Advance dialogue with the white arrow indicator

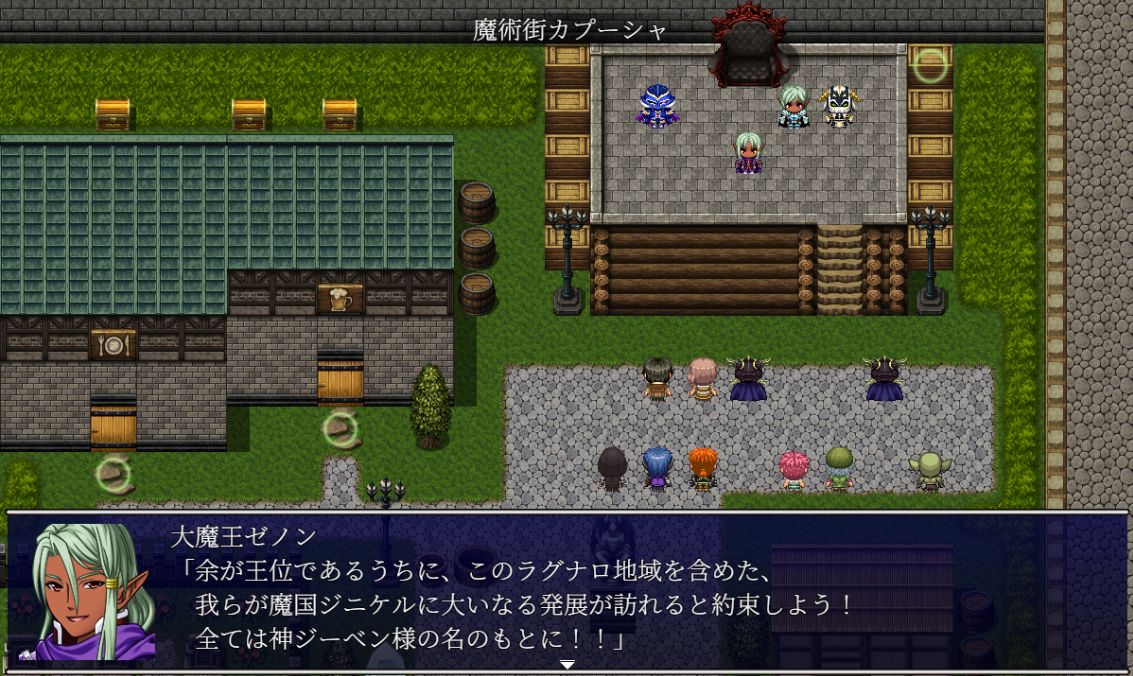coord(567,664)
